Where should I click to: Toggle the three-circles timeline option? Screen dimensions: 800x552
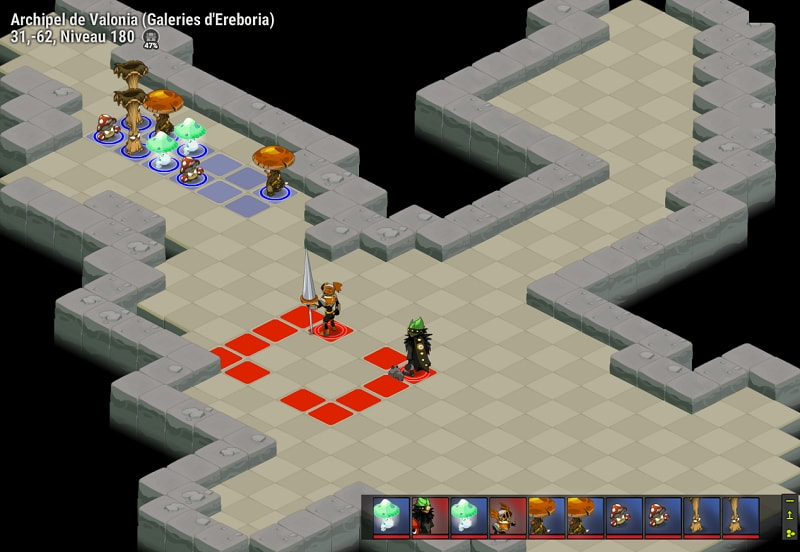pos(790,532)
